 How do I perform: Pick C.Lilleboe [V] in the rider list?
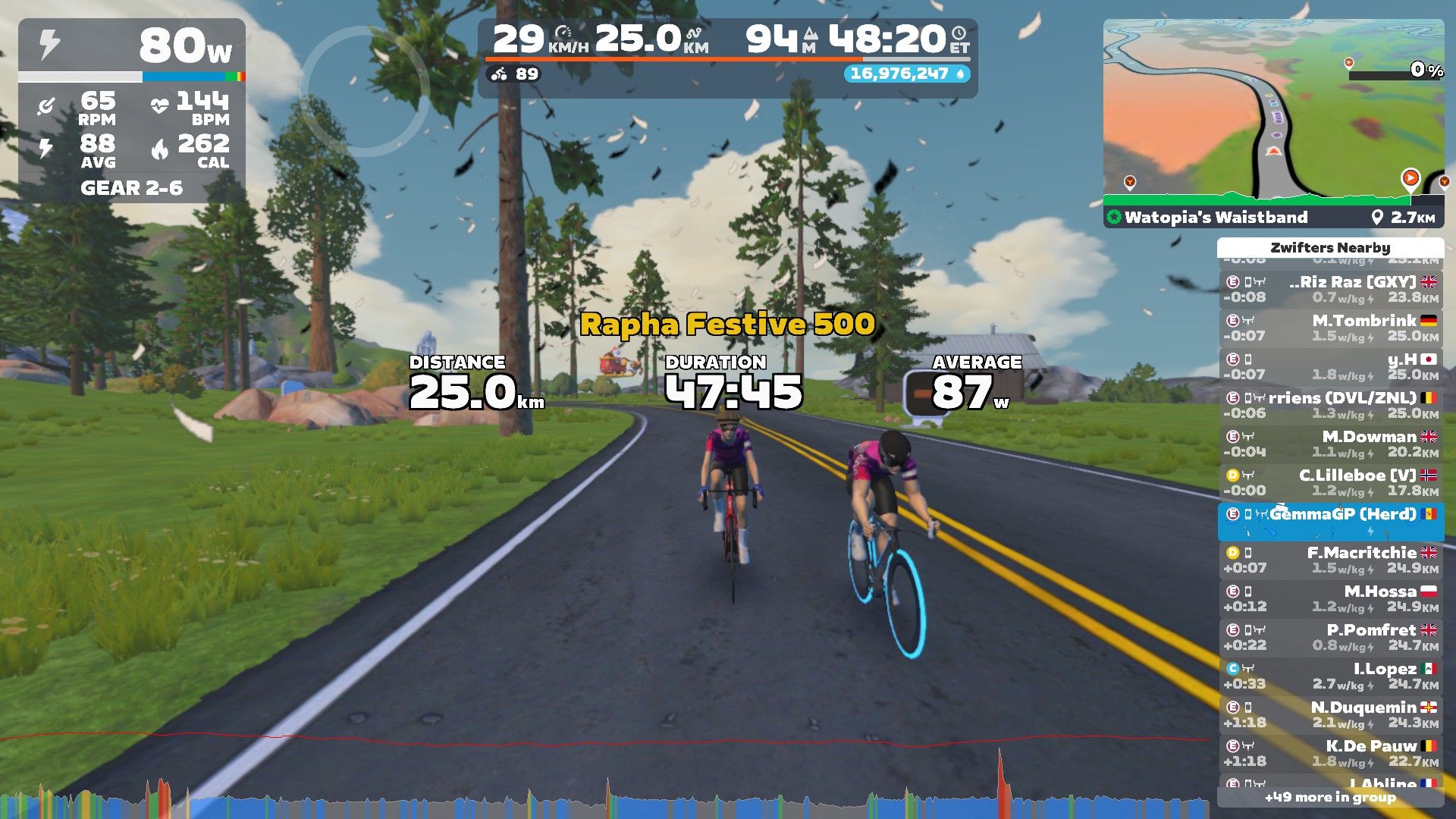(x=1331, y=482)
